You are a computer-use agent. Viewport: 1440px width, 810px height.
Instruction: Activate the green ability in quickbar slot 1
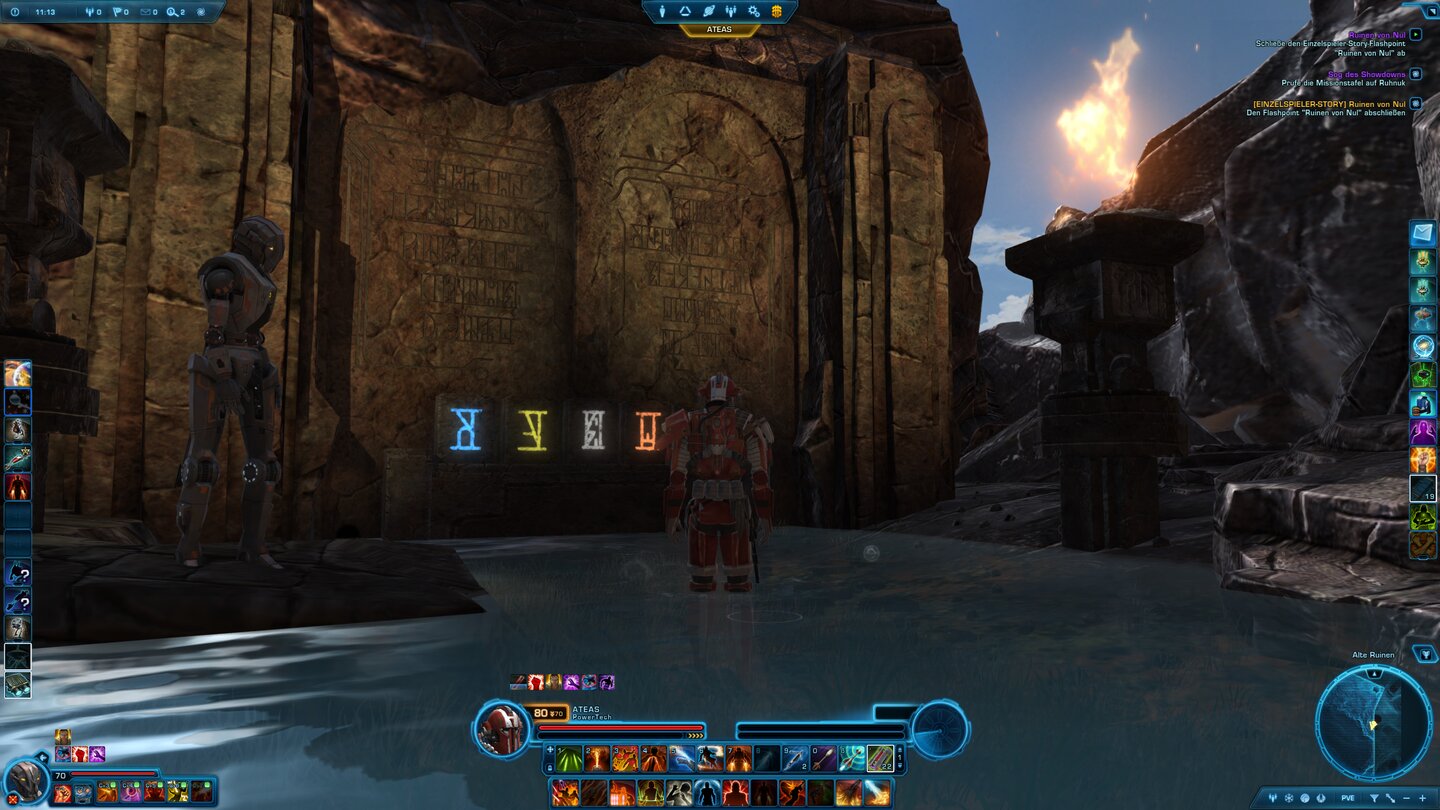[568, 758]
